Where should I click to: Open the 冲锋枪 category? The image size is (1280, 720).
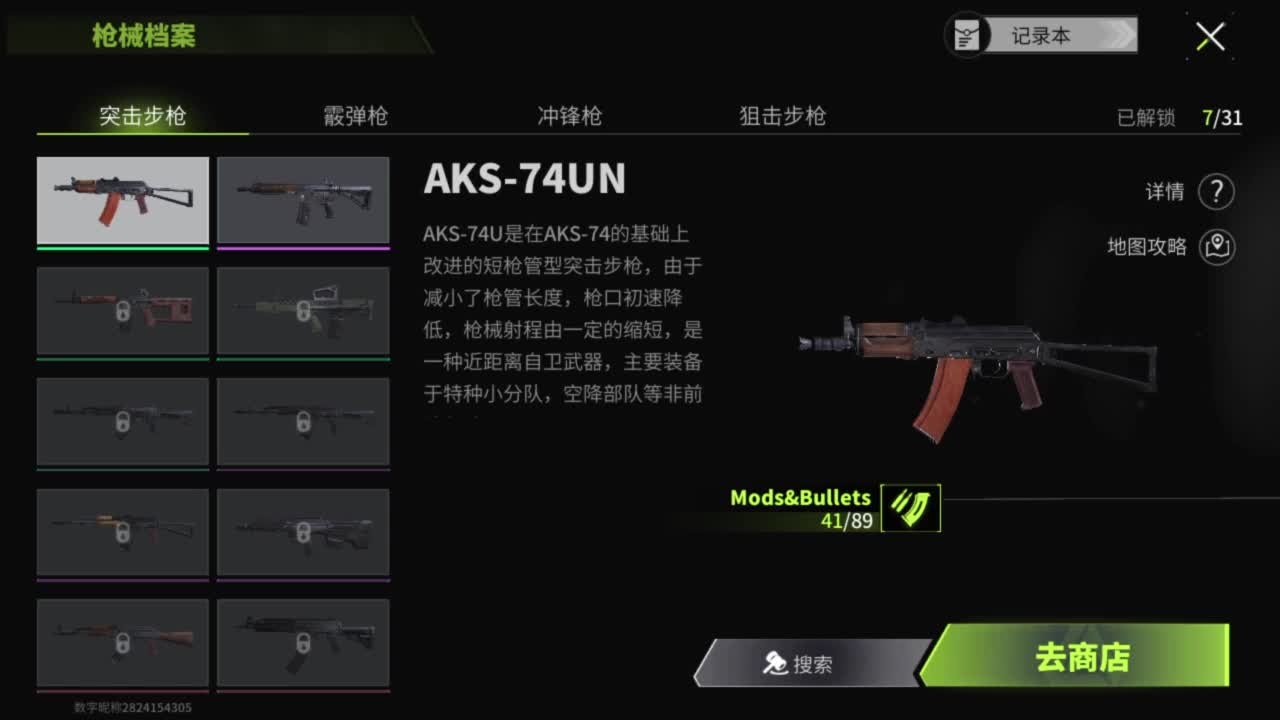click(569, 117)
